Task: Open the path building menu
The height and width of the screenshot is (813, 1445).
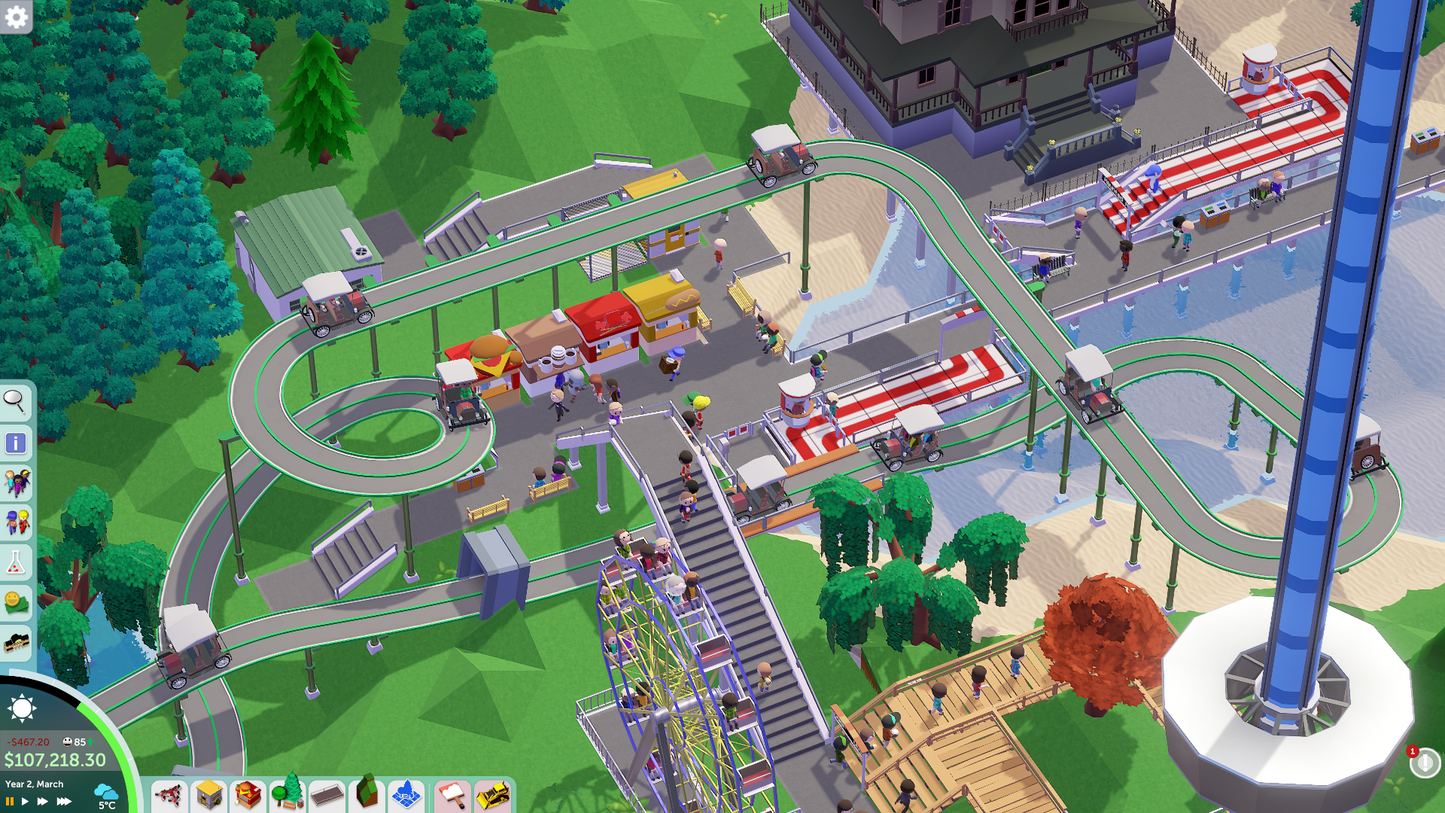Action: 325,795
